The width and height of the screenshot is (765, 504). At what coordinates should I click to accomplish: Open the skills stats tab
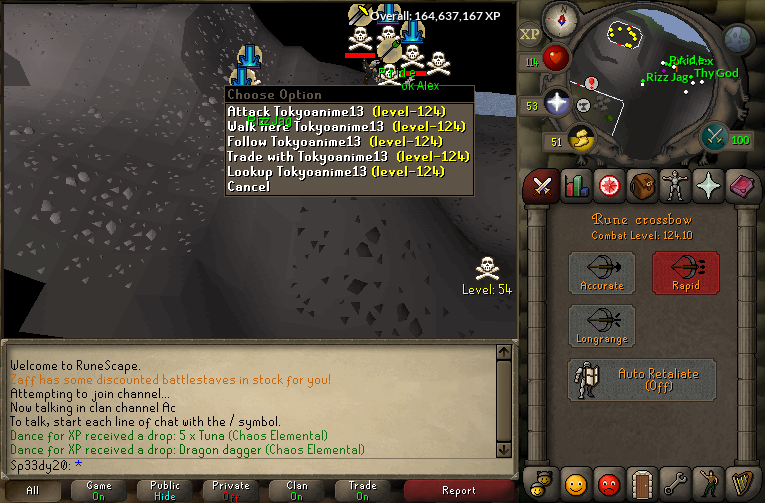pyautogui.click(x=575, y=185)
